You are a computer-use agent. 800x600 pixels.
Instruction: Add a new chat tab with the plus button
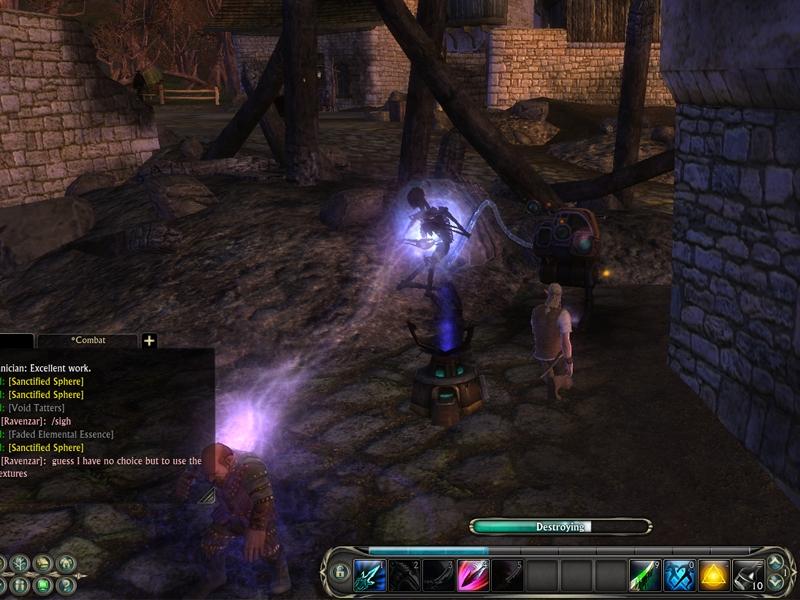click(x=149, y=341)
